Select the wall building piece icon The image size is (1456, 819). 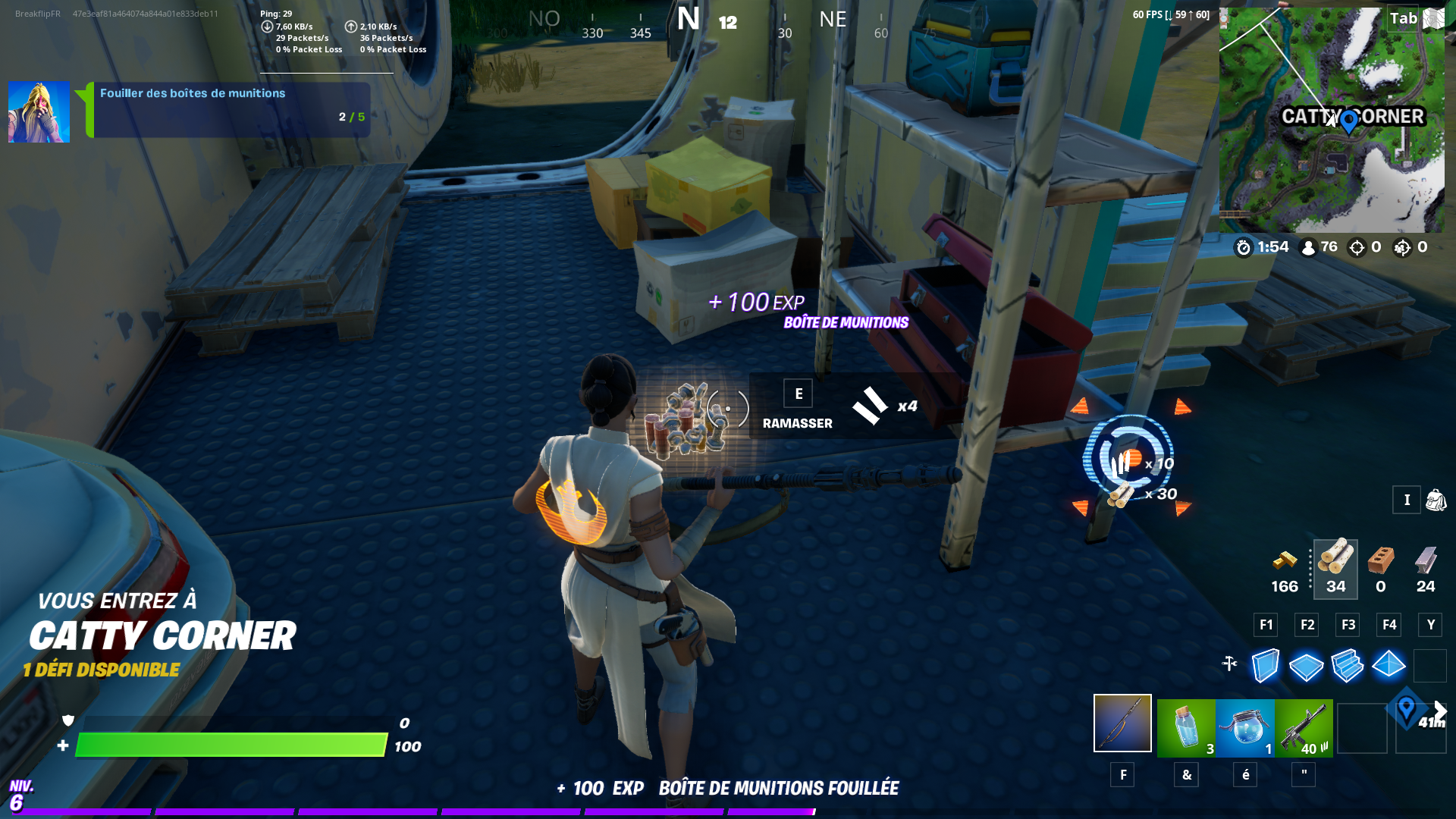click(1264, 666)
